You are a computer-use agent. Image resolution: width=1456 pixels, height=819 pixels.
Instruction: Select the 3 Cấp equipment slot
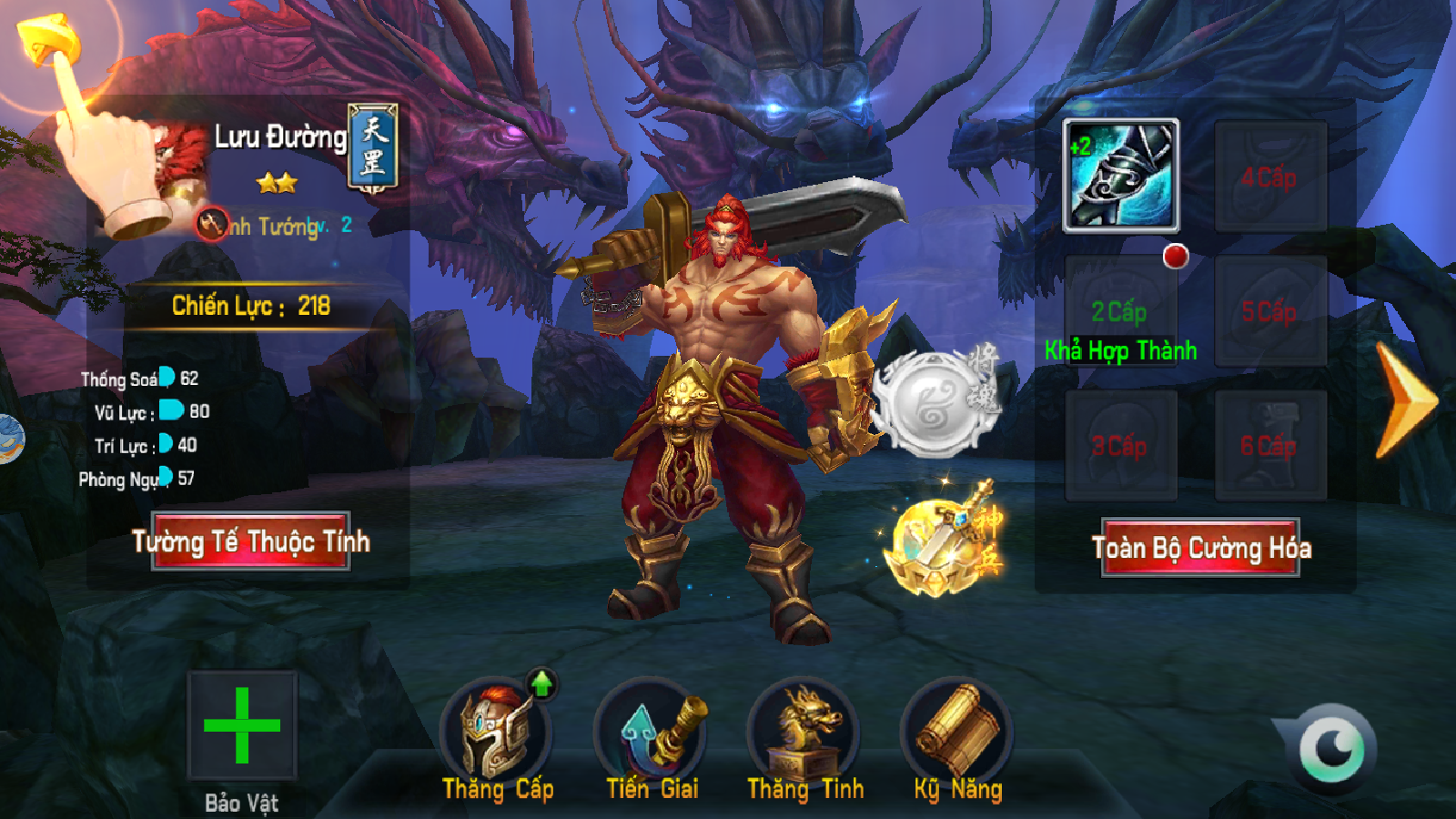[x=1120, y=446]
